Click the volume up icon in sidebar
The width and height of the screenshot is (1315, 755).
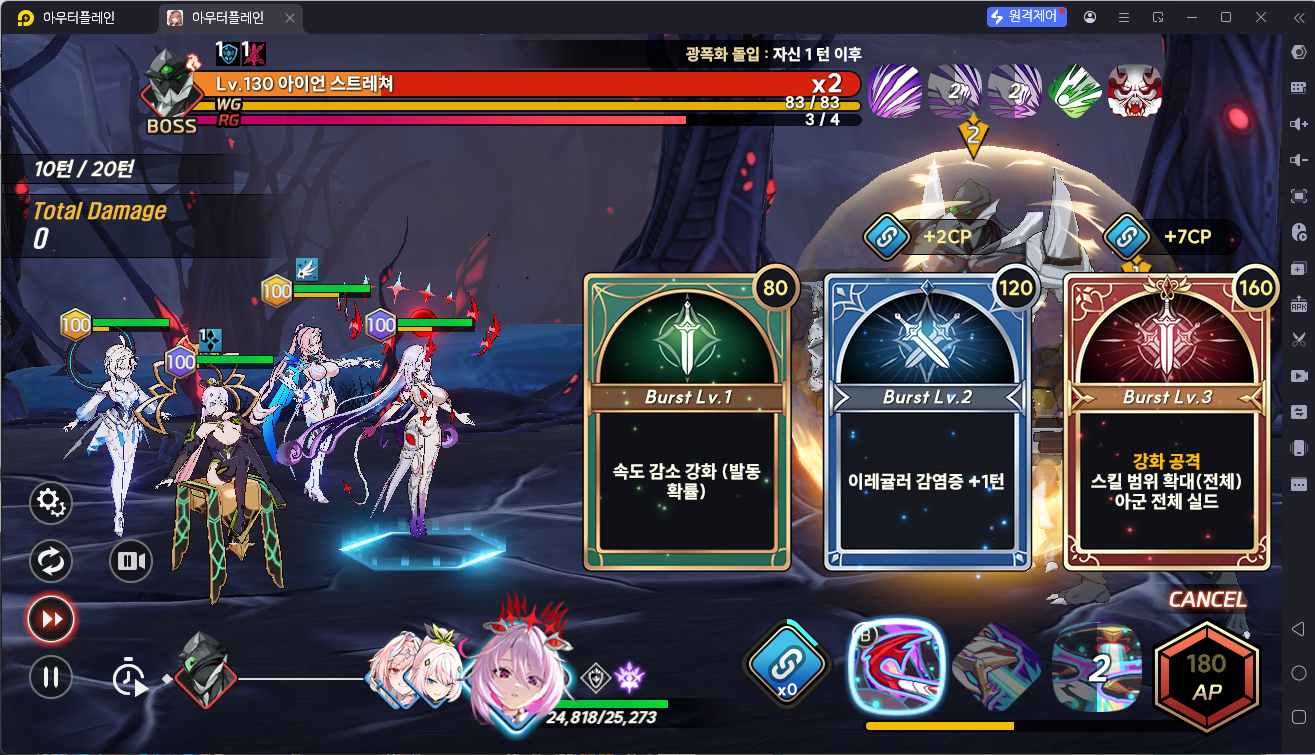[1301, 124]
